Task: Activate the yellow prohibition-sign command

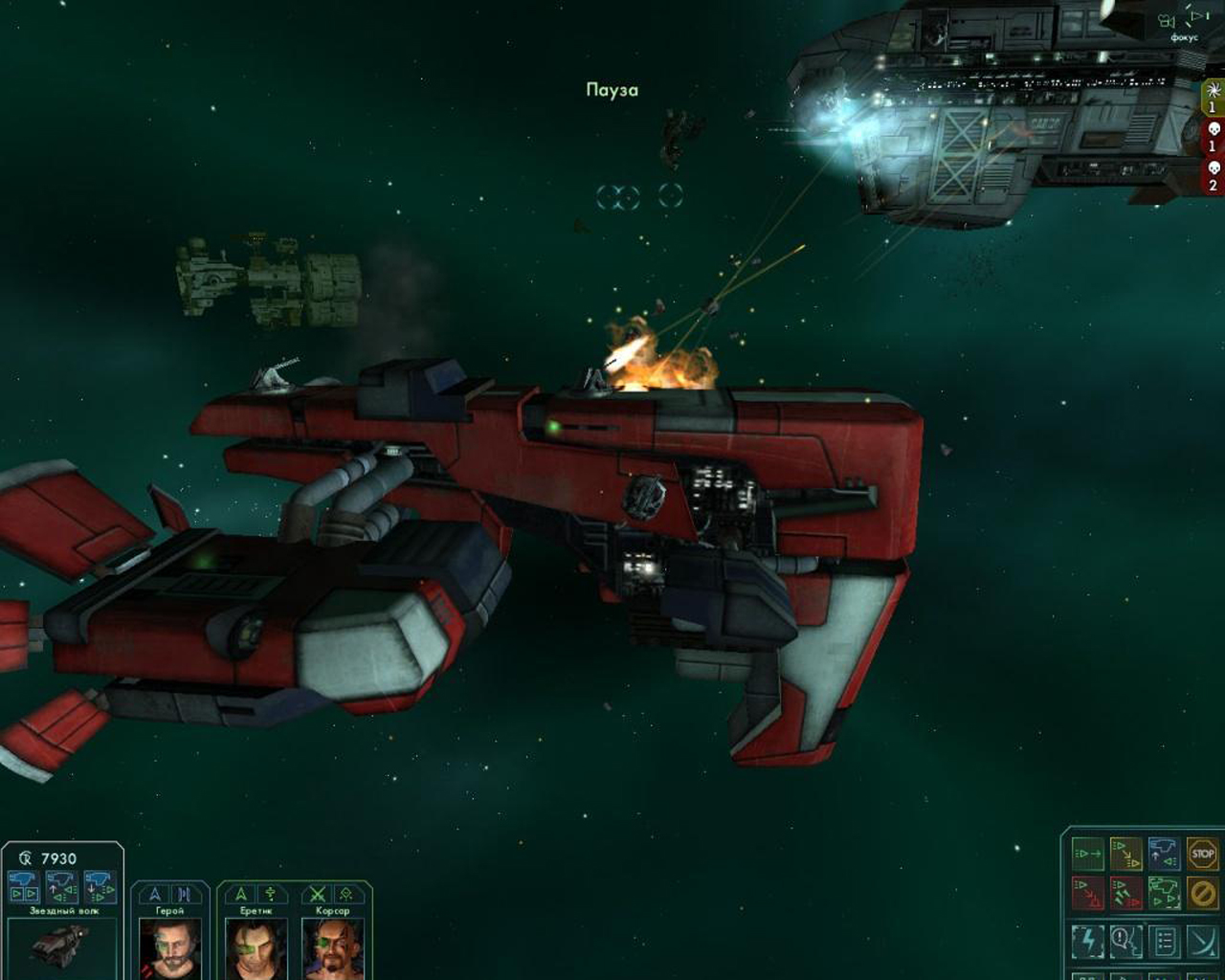Action: tap(1202, 893)
